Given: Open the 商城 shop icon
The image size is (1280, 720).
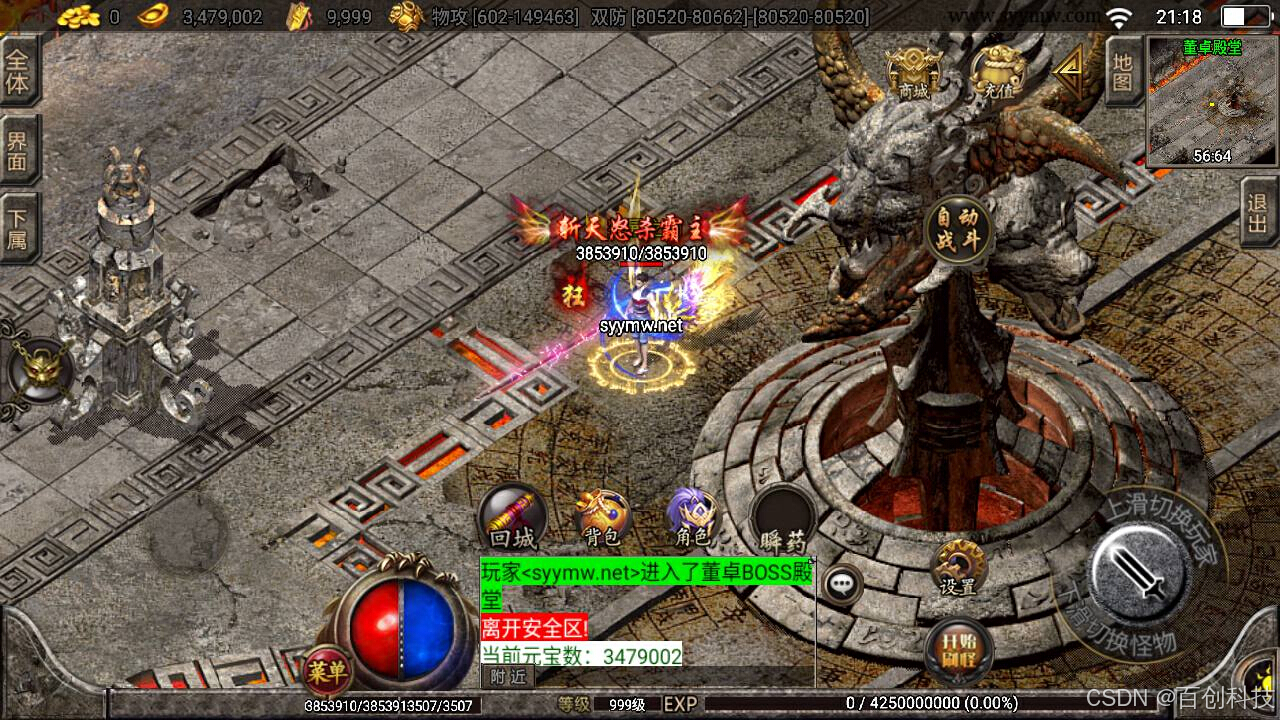Looking at the screenshot, I should click(913, 72).
